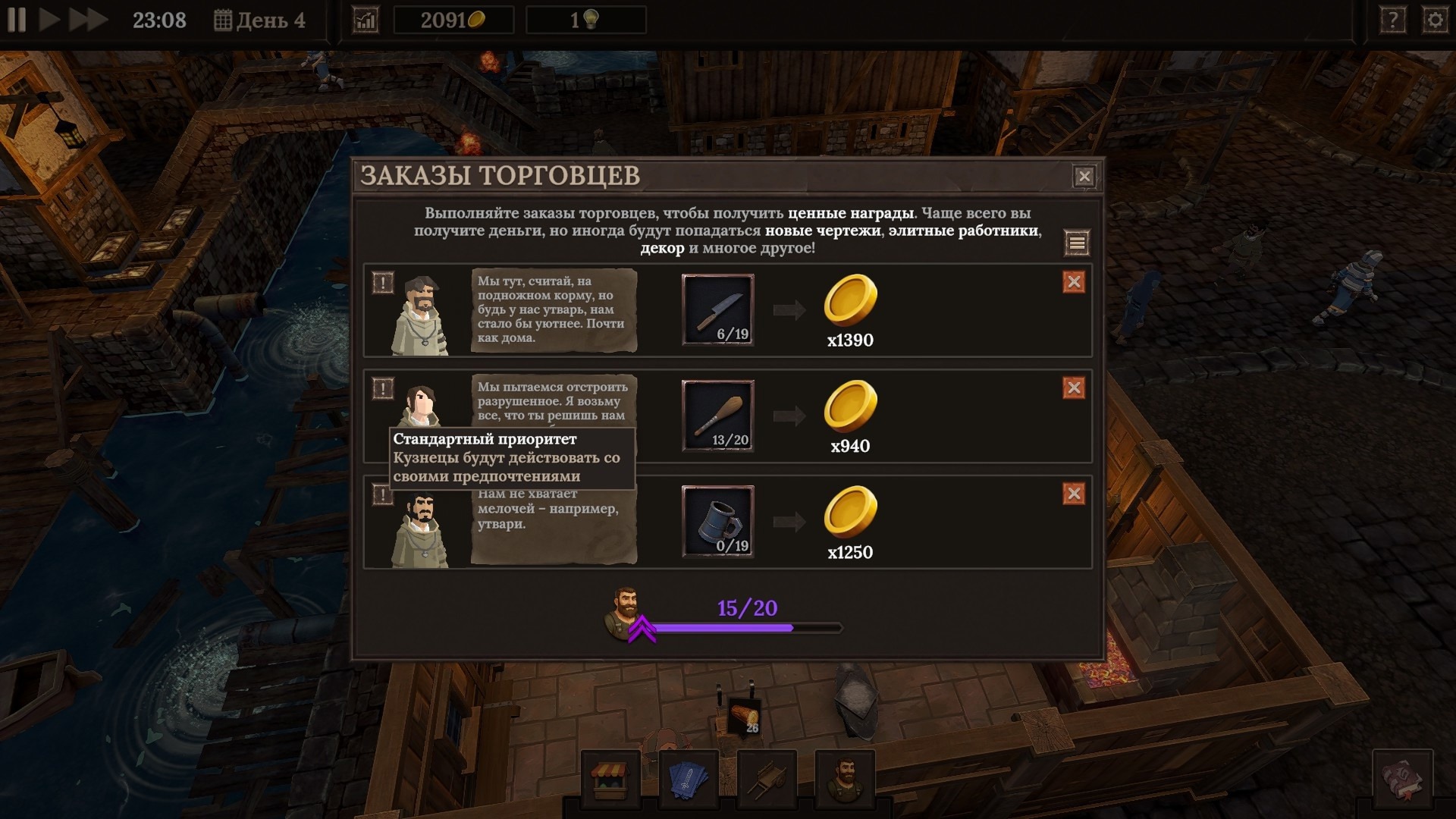Image resolution: width=1456 pixels, height=819 pixels.
Task: Open the help question mark menu
Action: (1392, 20)
